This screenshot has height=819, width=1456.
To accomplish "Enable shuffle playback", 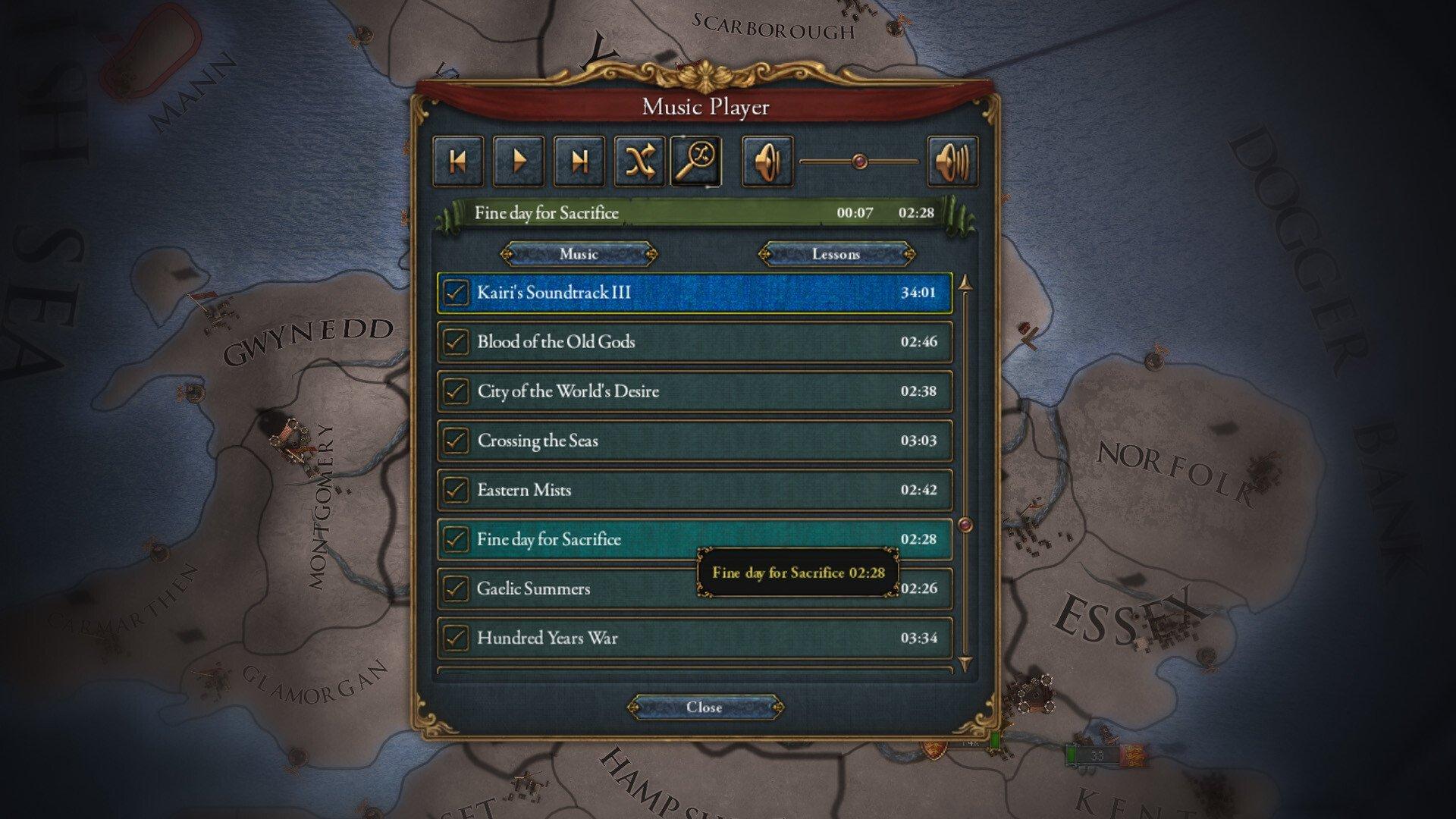I will pos(640,161).
